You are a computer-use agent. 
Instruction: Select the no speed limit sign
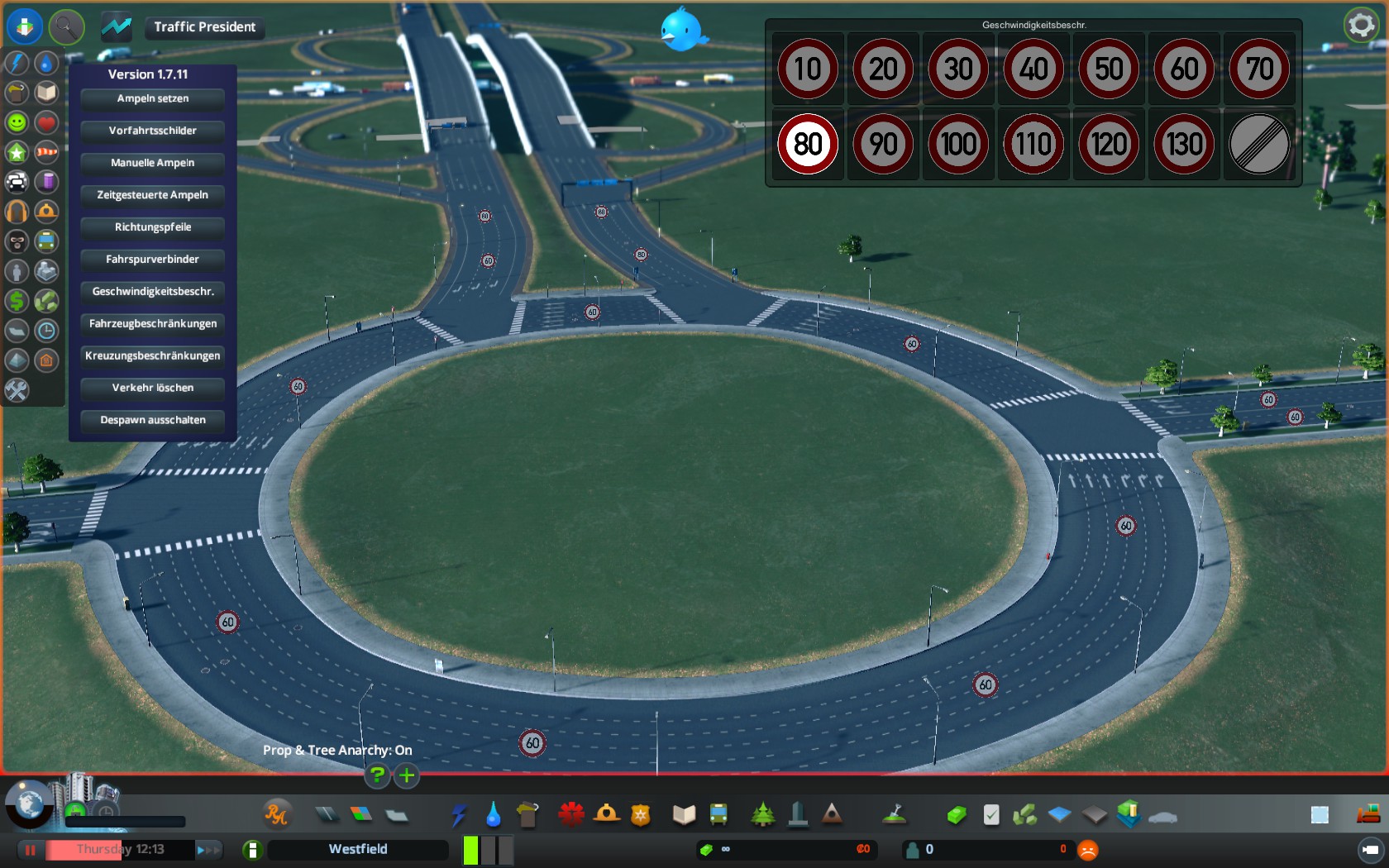pos(1259,144)
